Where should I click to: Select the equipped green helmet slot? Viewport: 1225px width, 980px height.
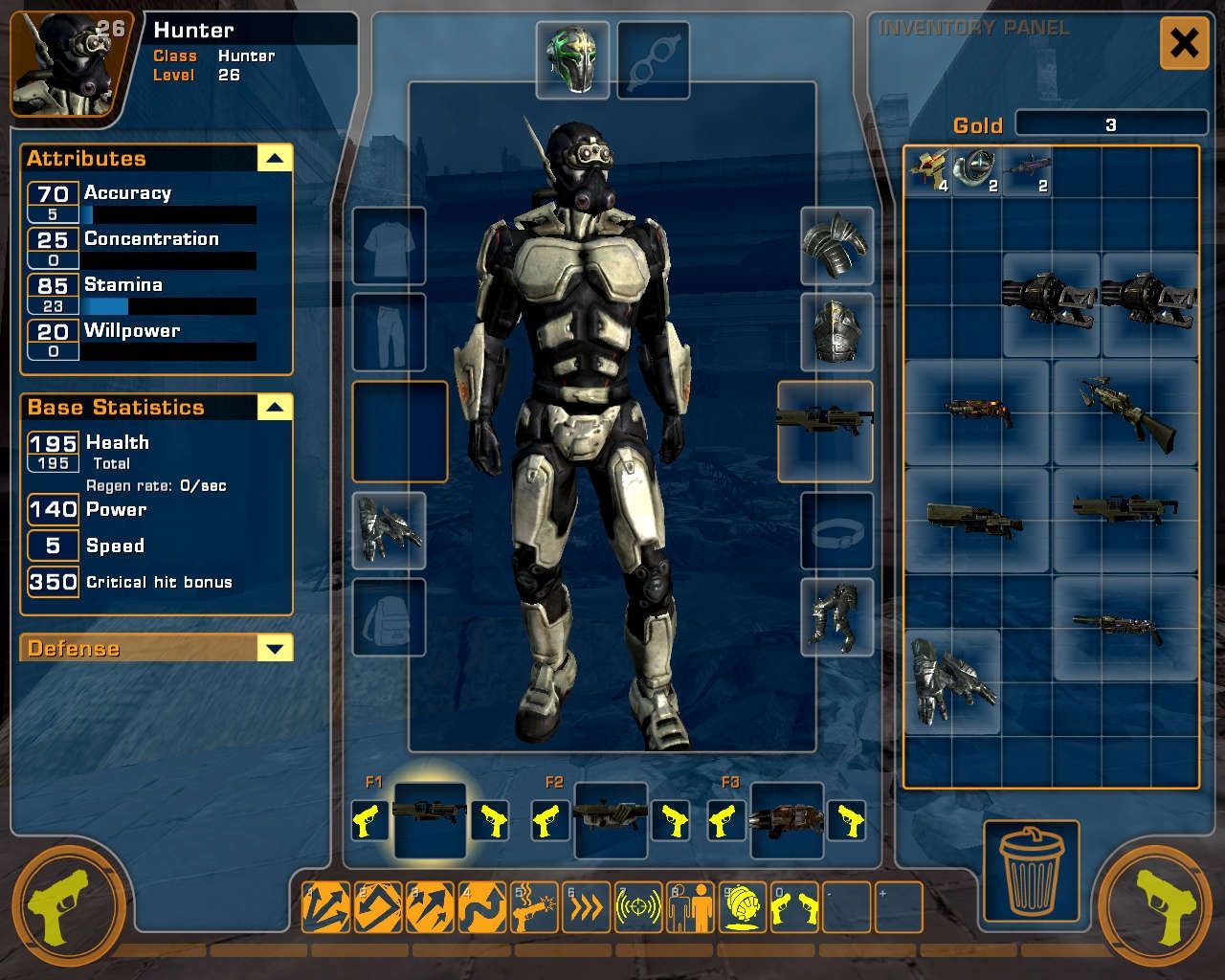pyautogui.click(x=572, y=61)
